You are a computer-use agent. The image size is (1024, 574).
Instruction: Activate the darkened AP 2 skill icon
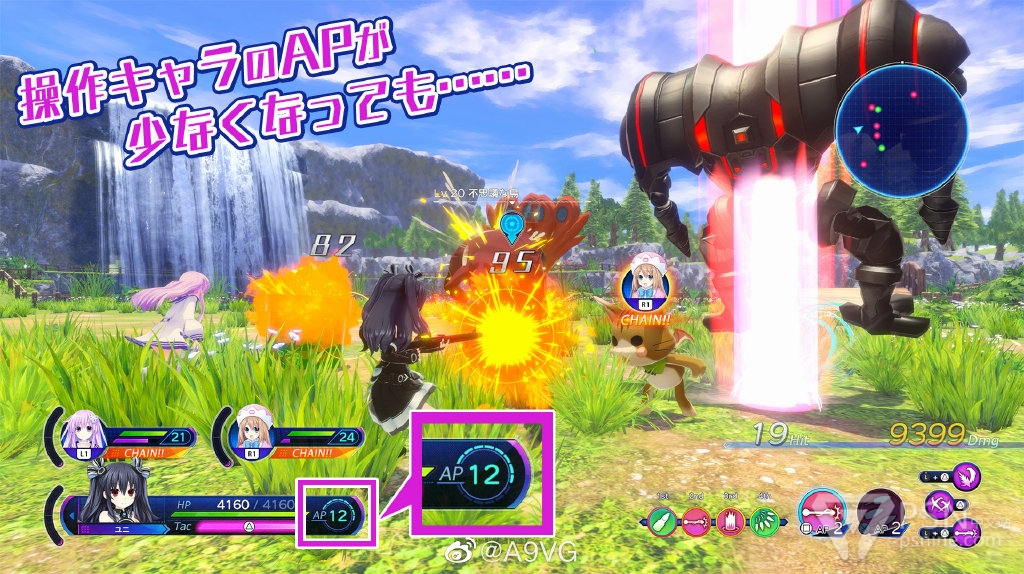[880, 513]
